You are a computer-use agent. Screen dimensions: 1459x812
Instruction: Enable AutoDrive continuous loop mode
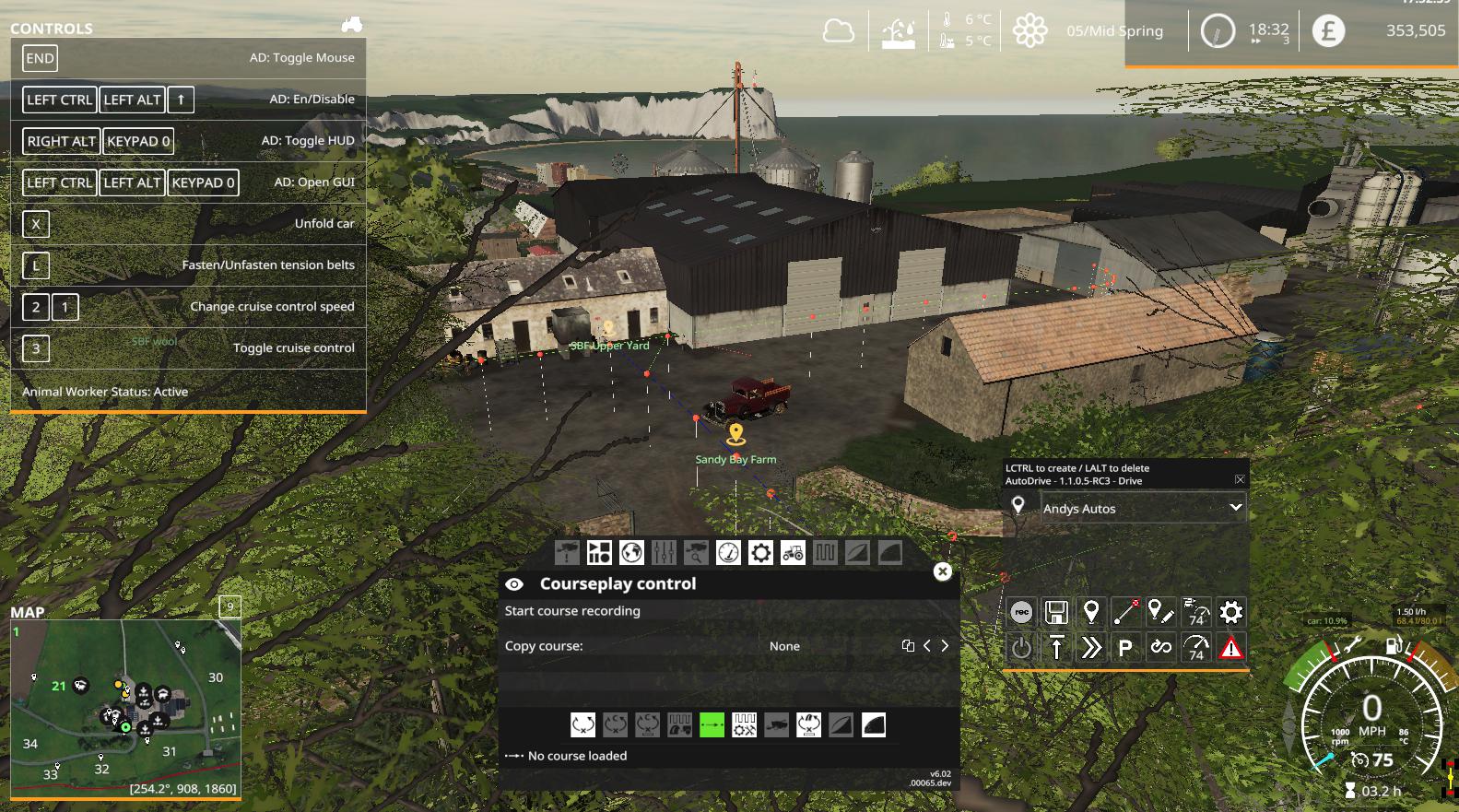point(1162,647)
